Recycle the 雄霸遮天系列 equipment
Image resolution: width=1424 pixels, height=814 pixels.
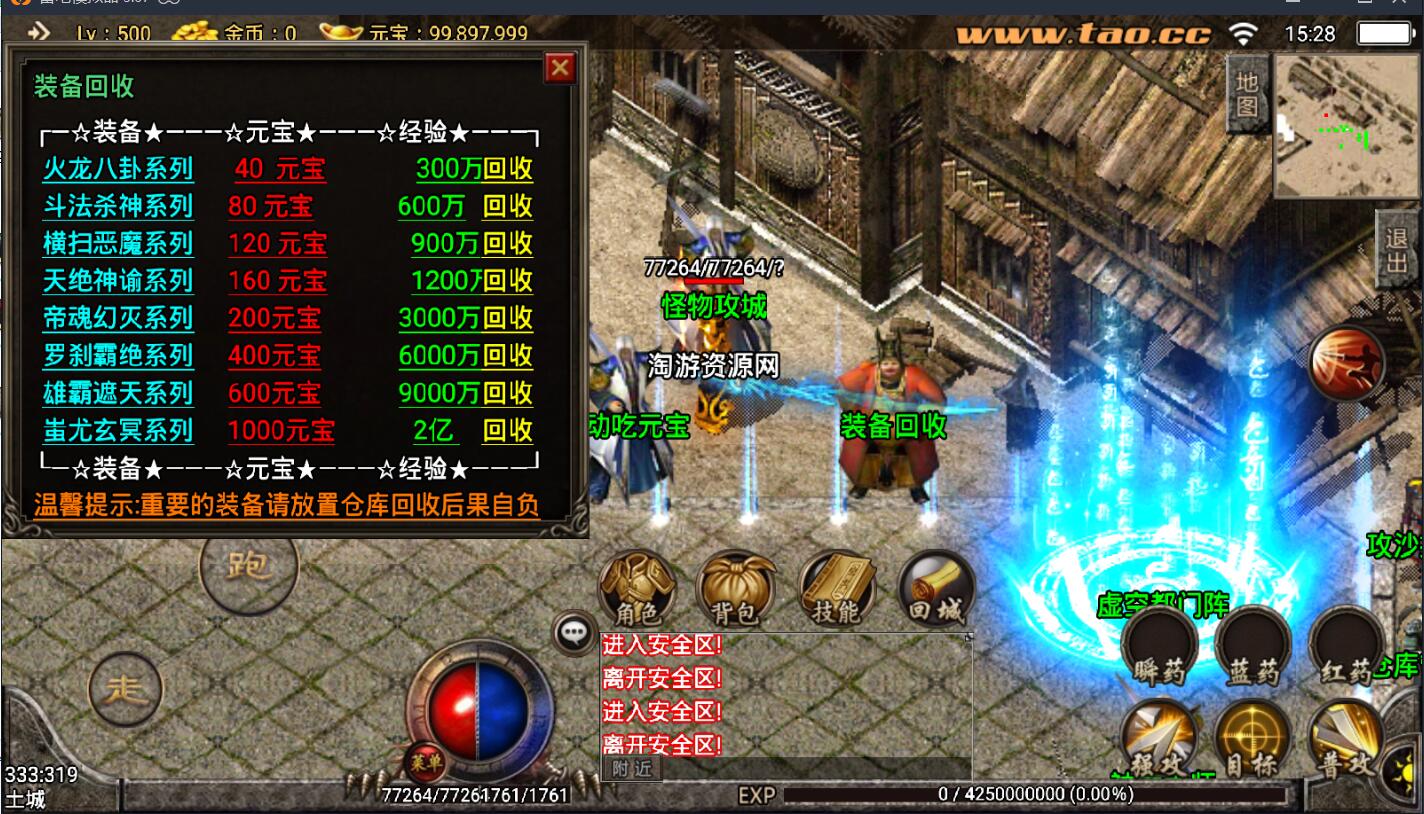click(507, 394)
